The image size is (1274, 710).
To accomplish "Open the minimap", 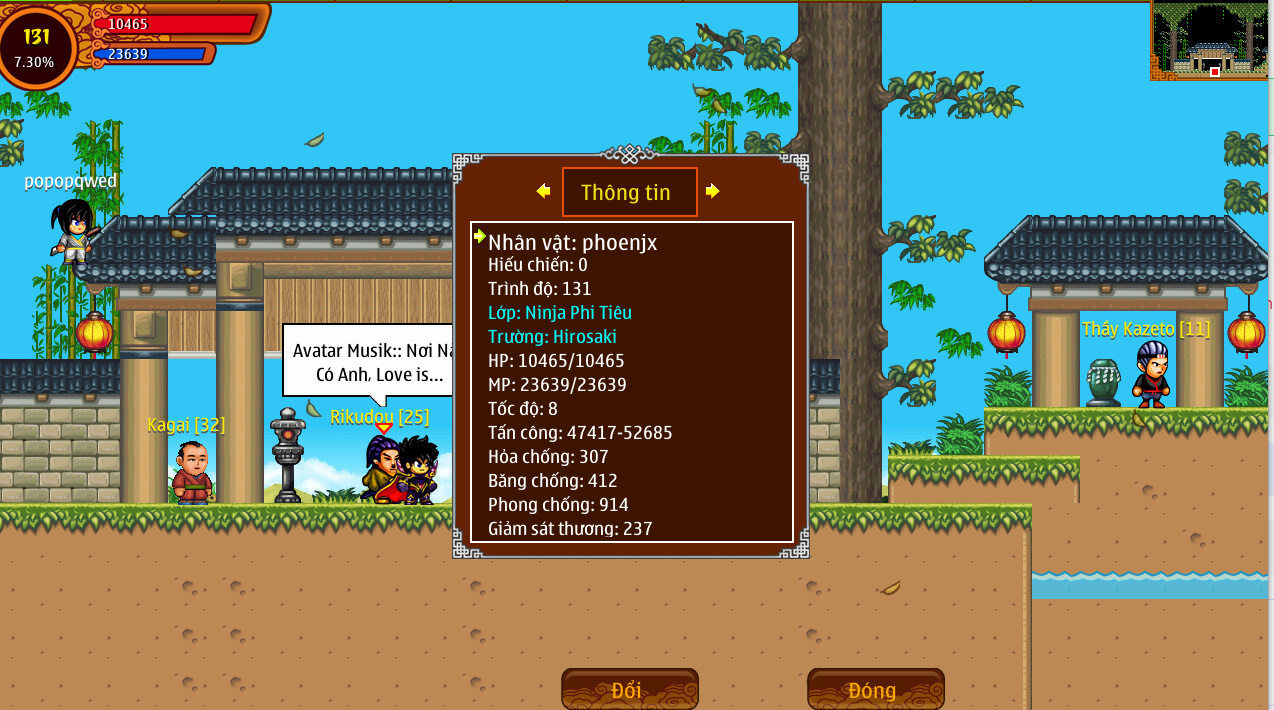I will (1210, 40).
